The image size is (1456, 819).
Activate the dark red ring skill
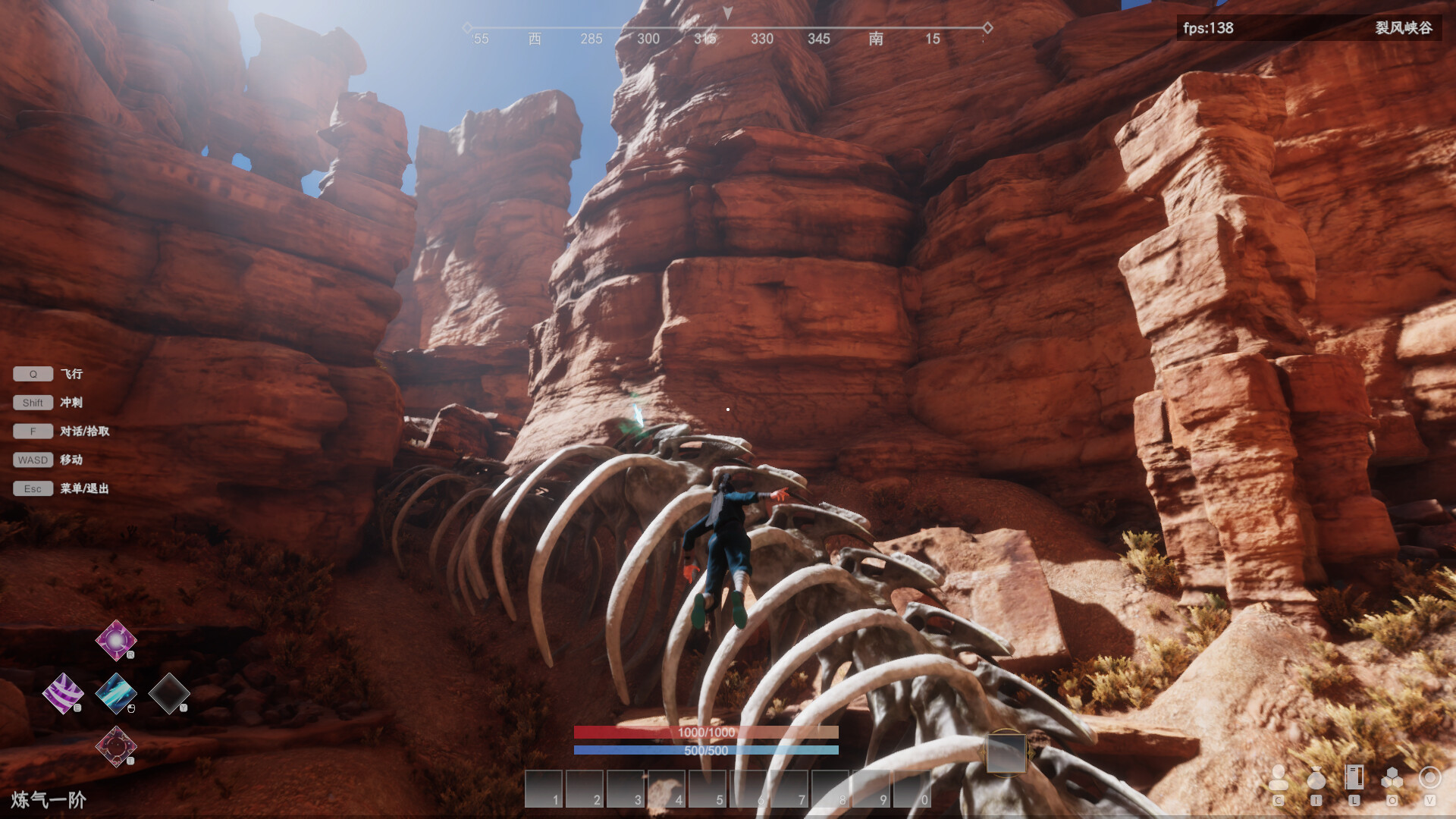tap(116, 746)
